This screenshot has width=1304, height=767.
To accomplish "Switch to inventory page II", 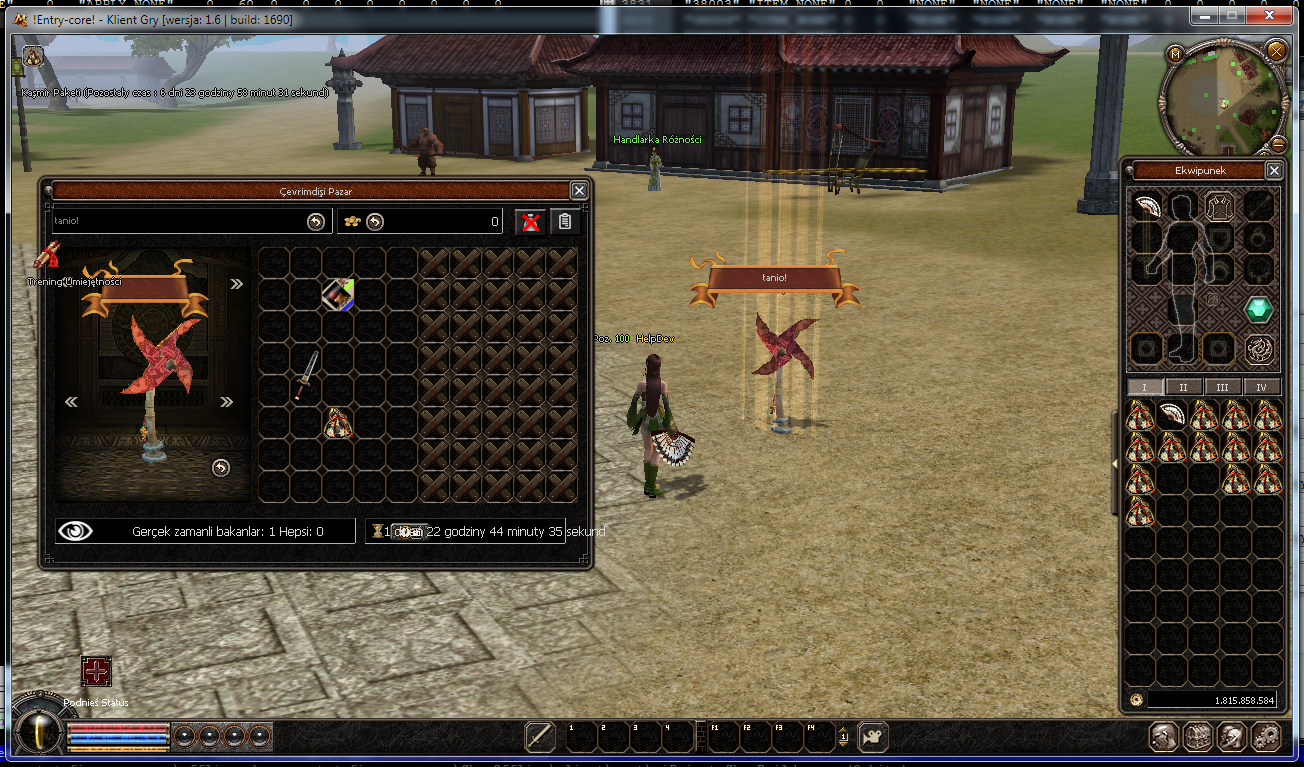I will 1183,387.
